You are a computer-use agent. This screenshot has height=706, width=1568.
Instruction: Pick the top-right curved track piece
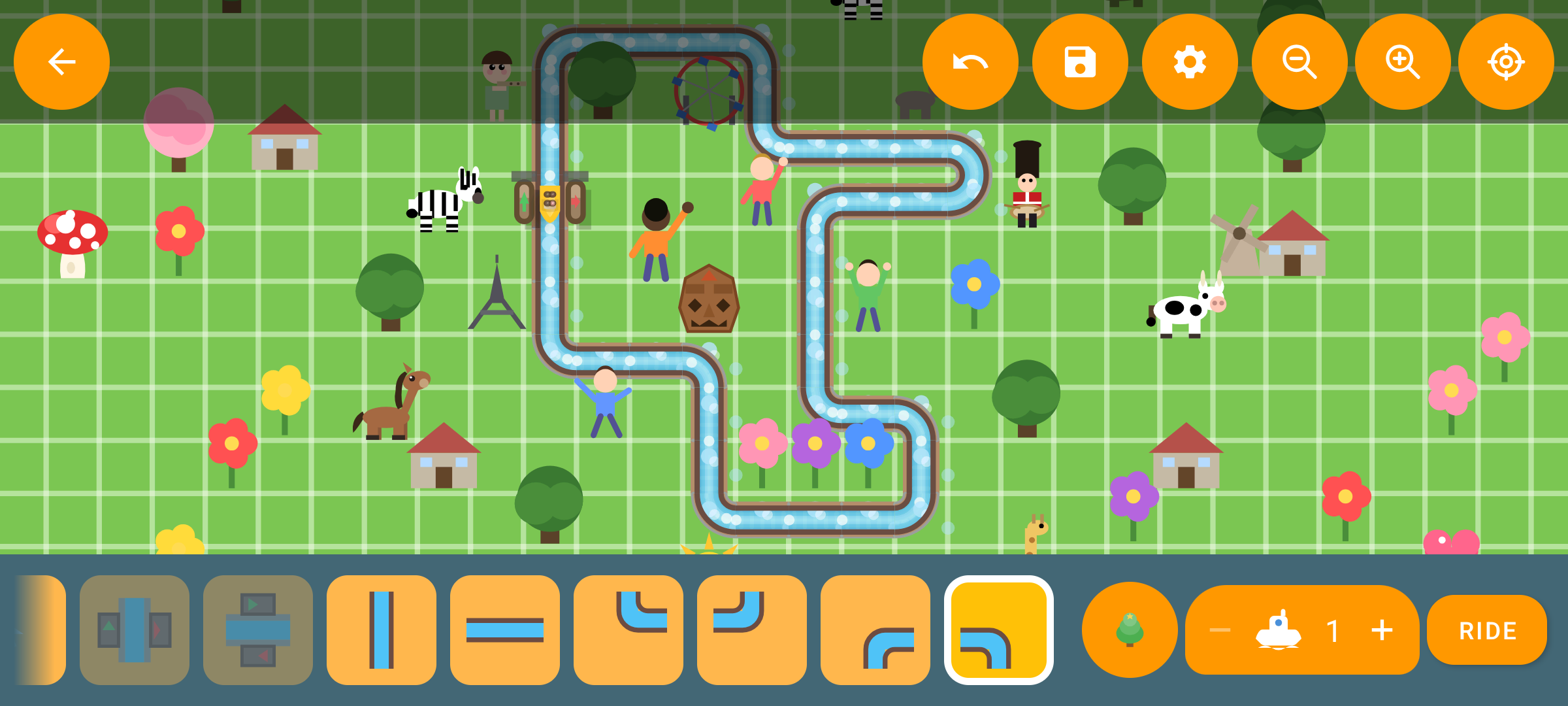click(x=752, y=630)
